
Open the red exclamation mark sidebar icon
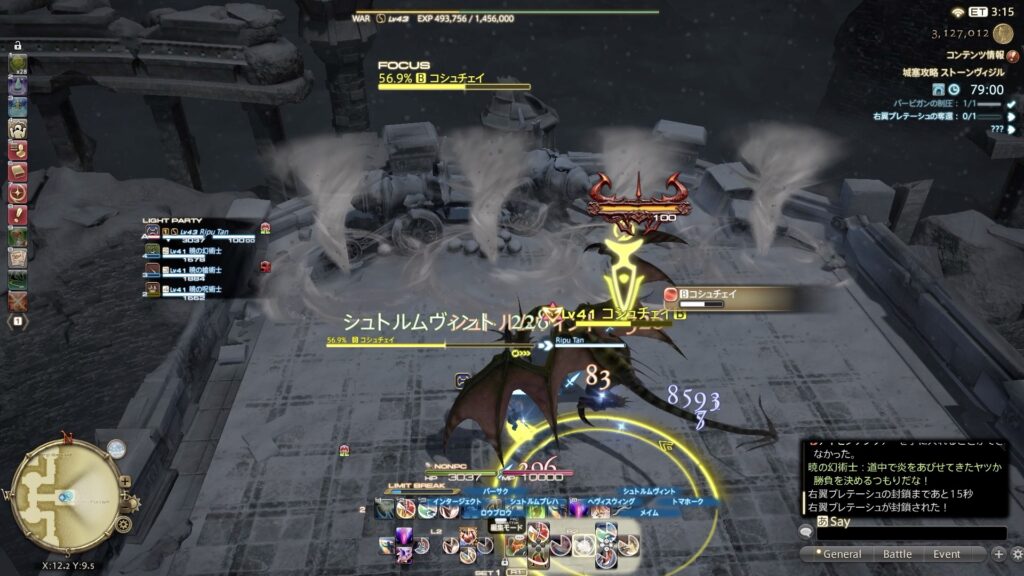point(17,214)
